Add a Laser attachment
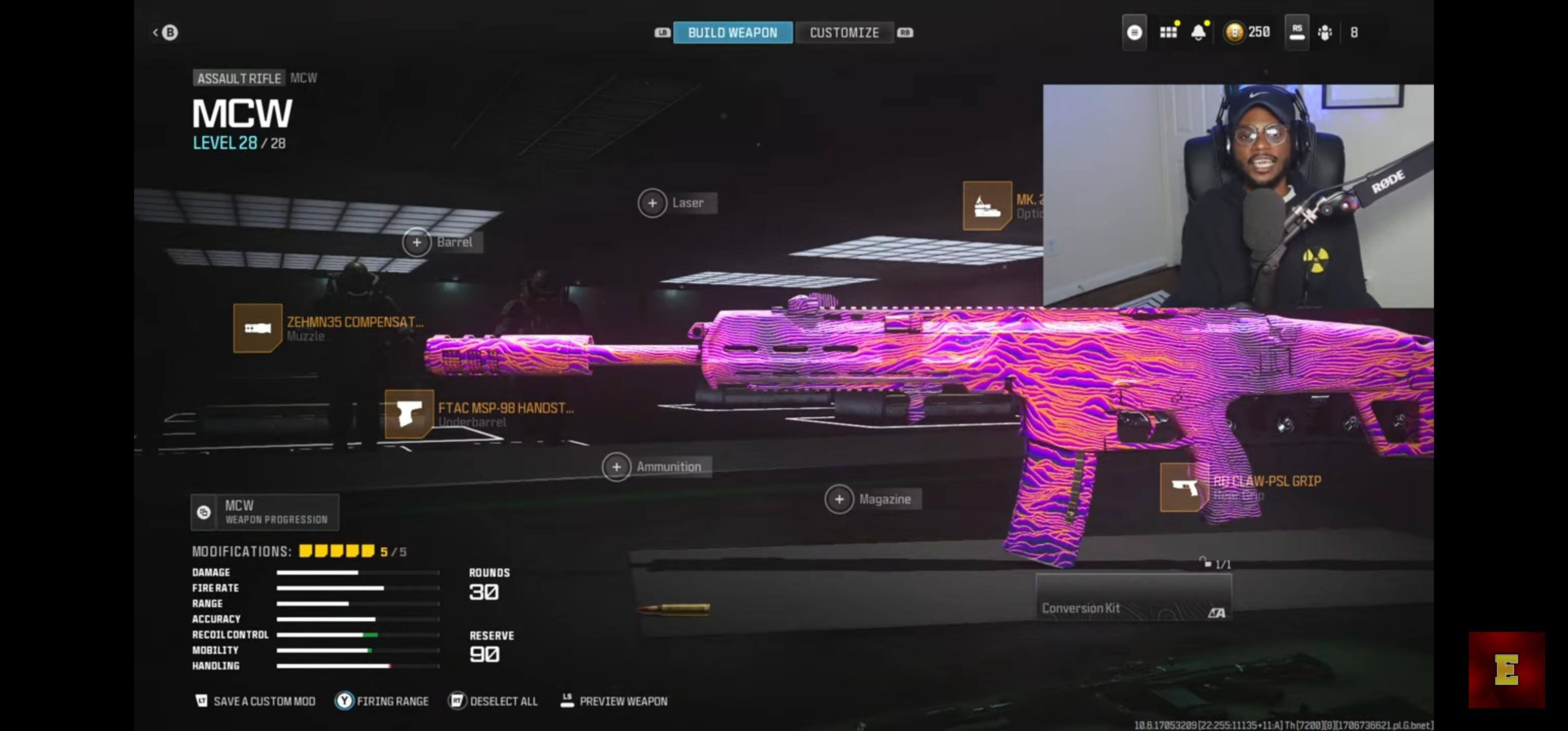The height and width of the screenshot is (731, 1568). point(652,203)
